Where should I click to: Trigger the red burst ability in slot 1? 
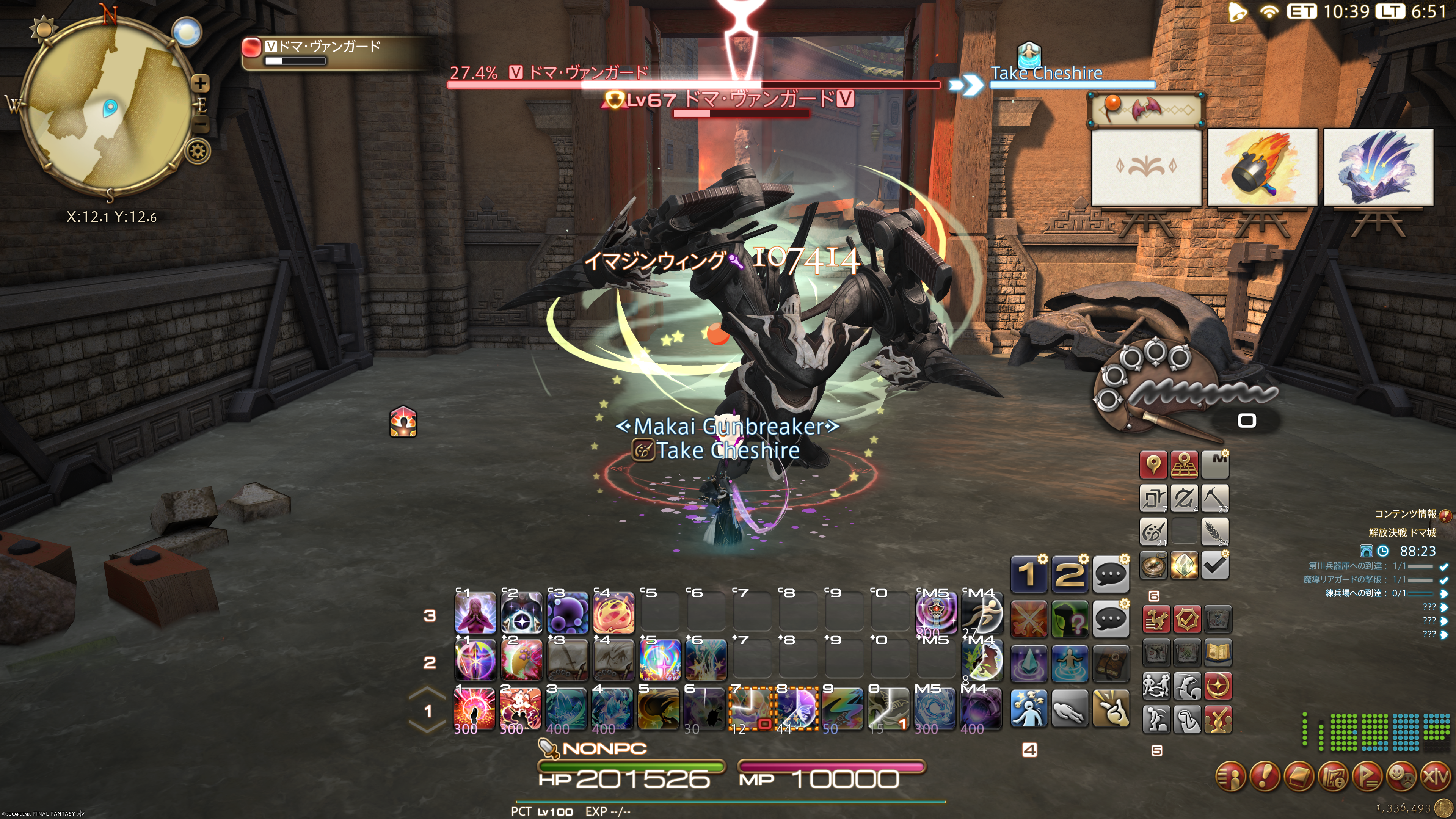tap(474, 708)
